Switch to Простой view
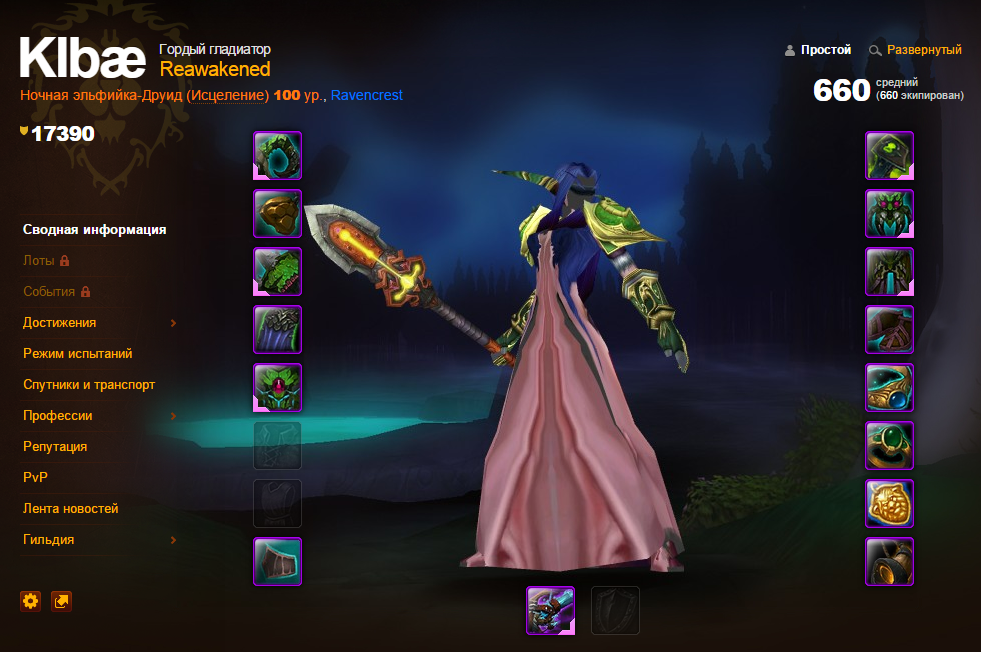Viewport: 981px width, 652px height. pos(825,50)
